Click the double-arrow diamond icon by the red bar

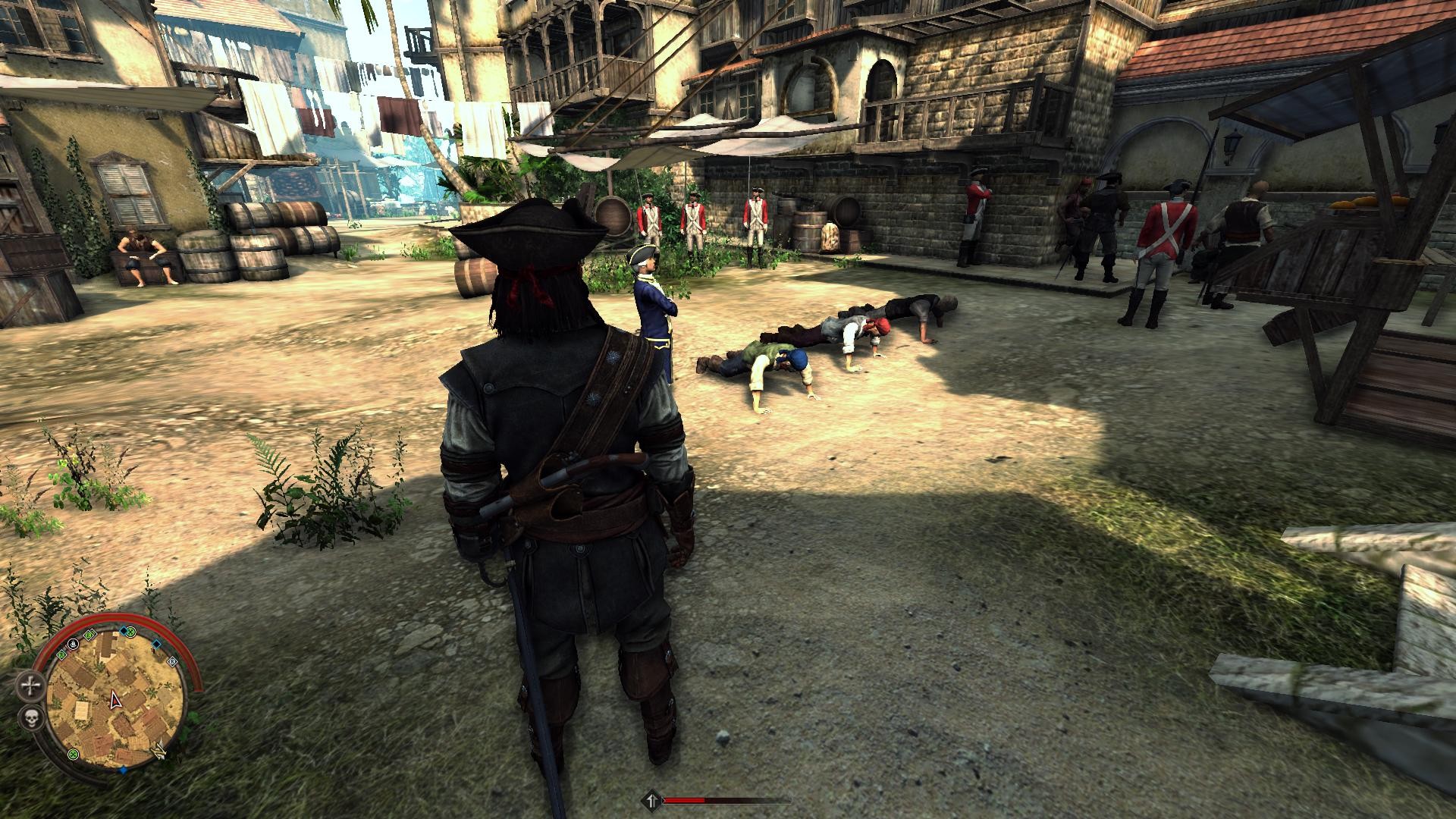pos(651,799)
